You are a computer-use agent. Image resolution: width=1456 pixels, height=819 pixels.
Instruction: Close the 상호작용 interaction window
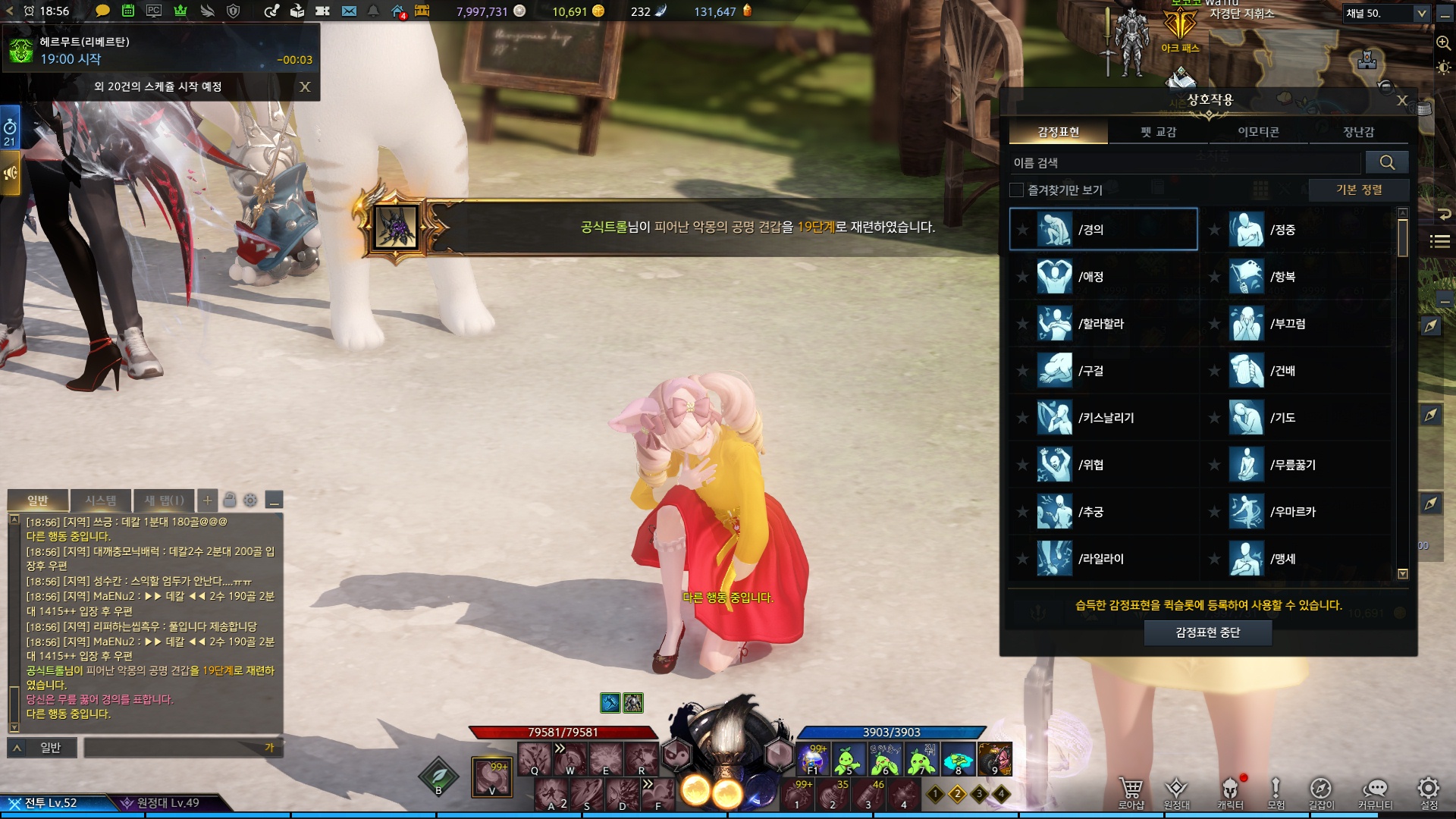(x=1402, y=100)
